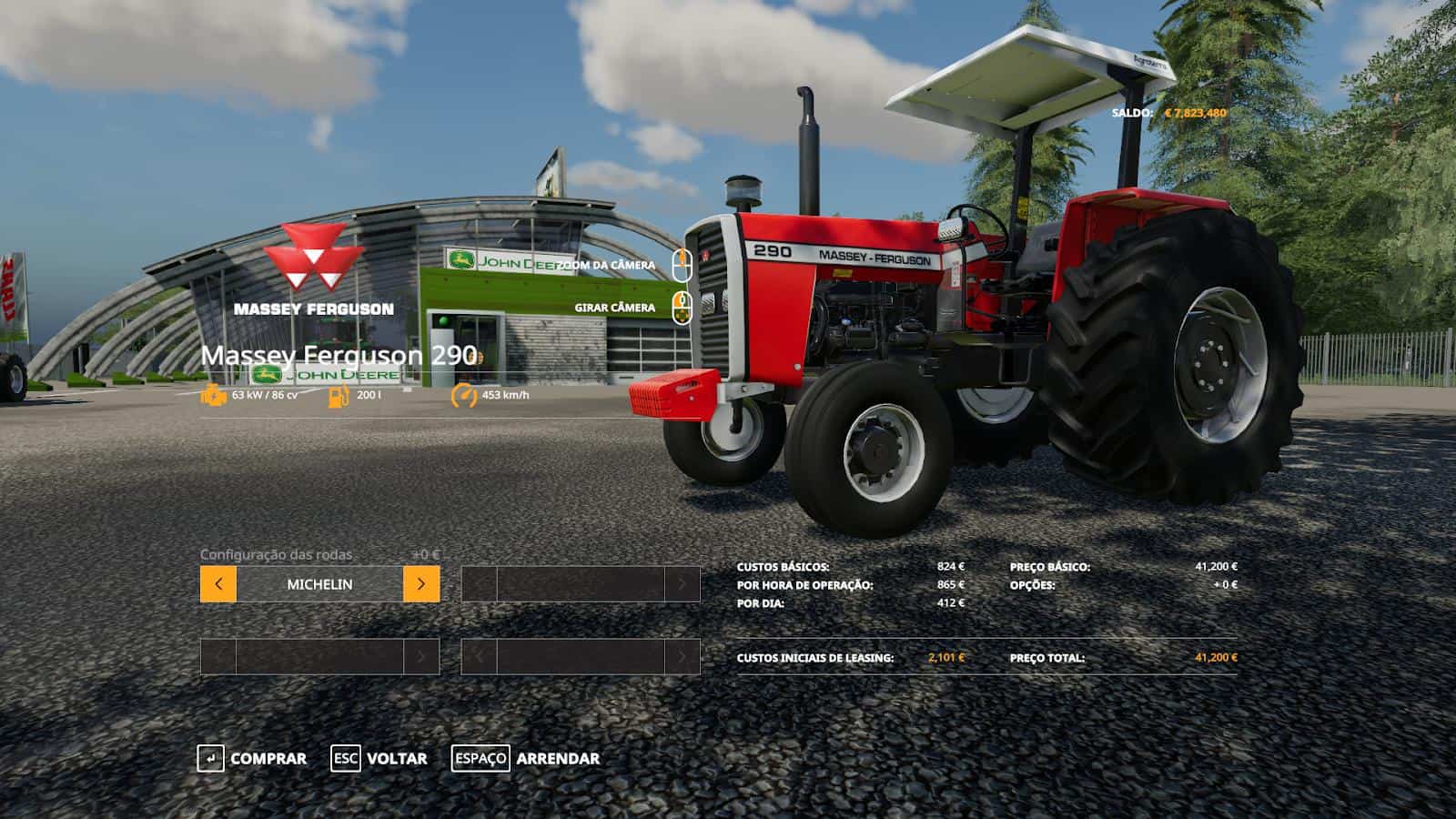1456x819 pixels.
Task: Click the MICHELIN wheel option field
Action: 319,584
